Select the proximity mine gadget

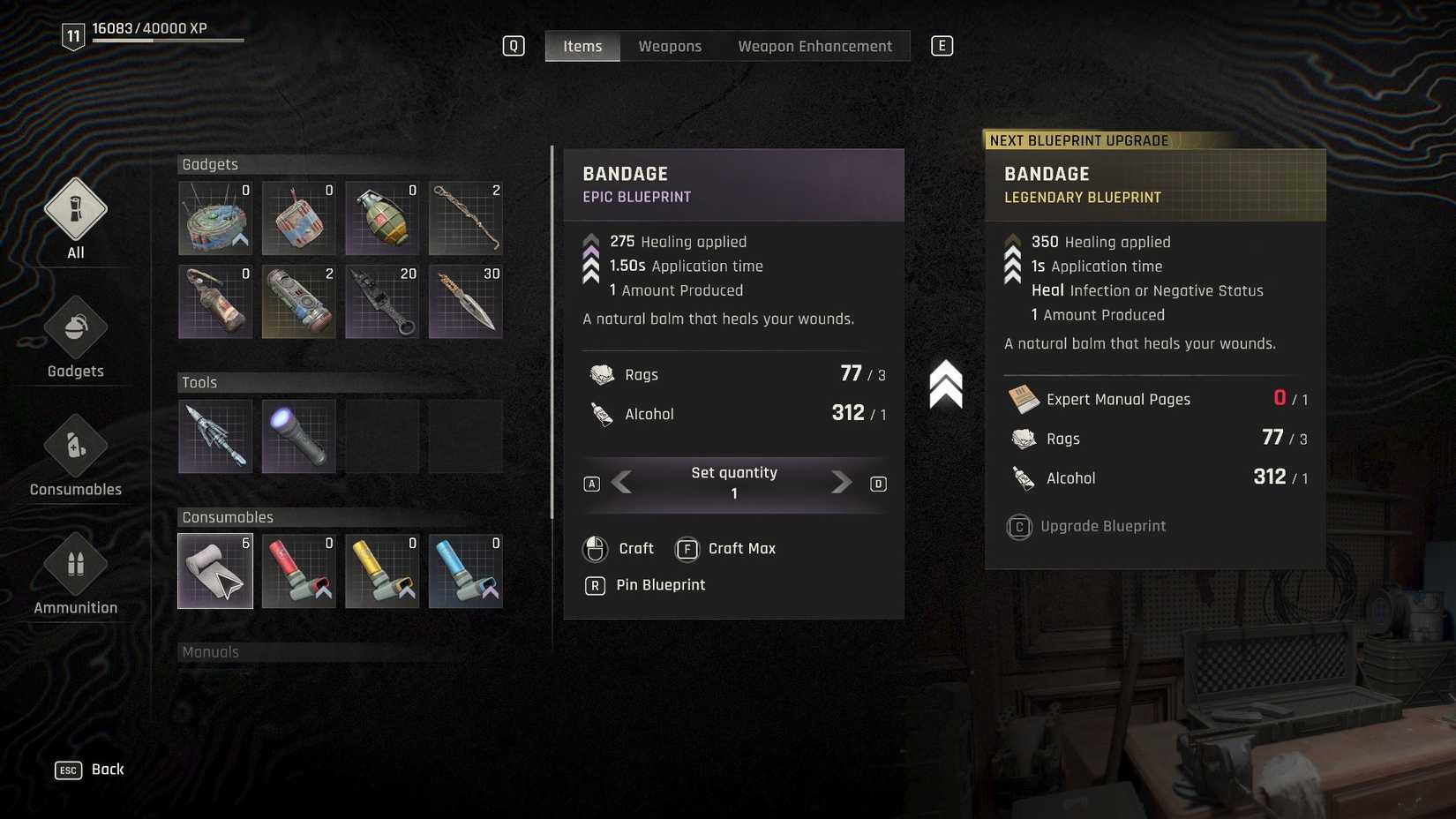215,219
